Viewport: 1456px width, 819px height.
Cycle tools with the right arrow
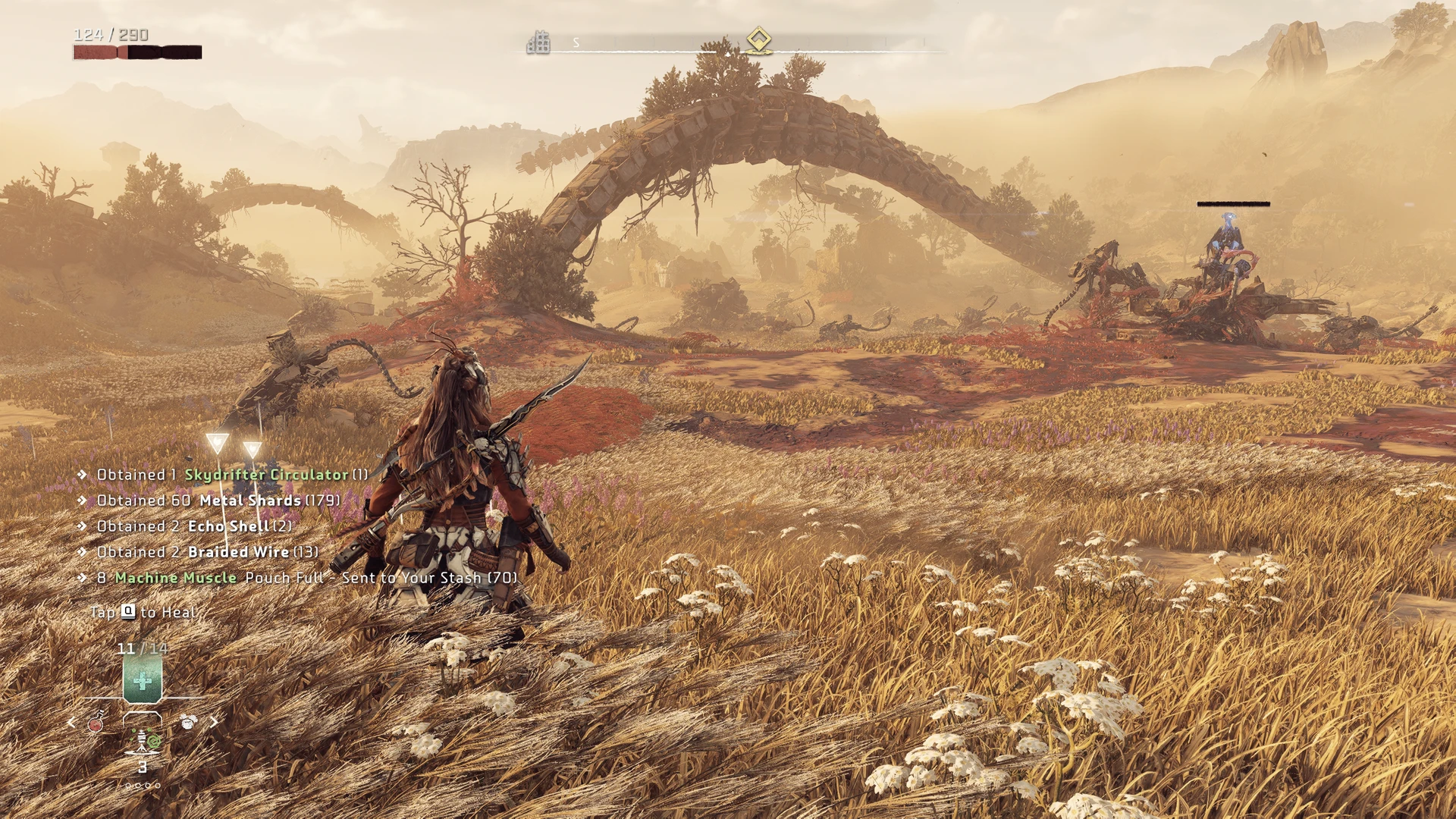coord(215,721)
